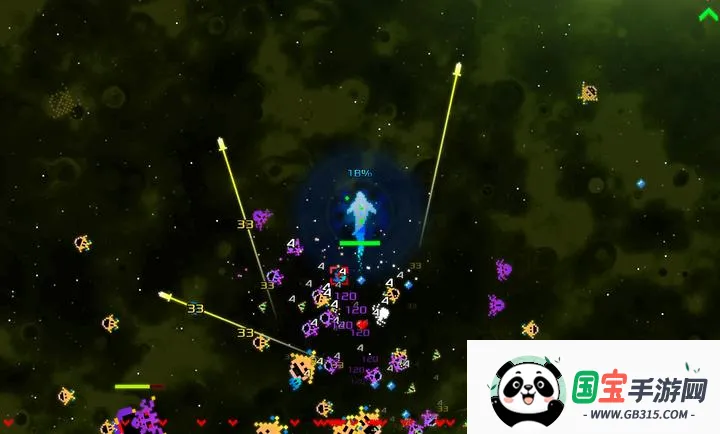Image resolution: width=720 pixels, height=434 pixels.
Task: Click the green chevron arrow icon
Action: coord(708,13)
